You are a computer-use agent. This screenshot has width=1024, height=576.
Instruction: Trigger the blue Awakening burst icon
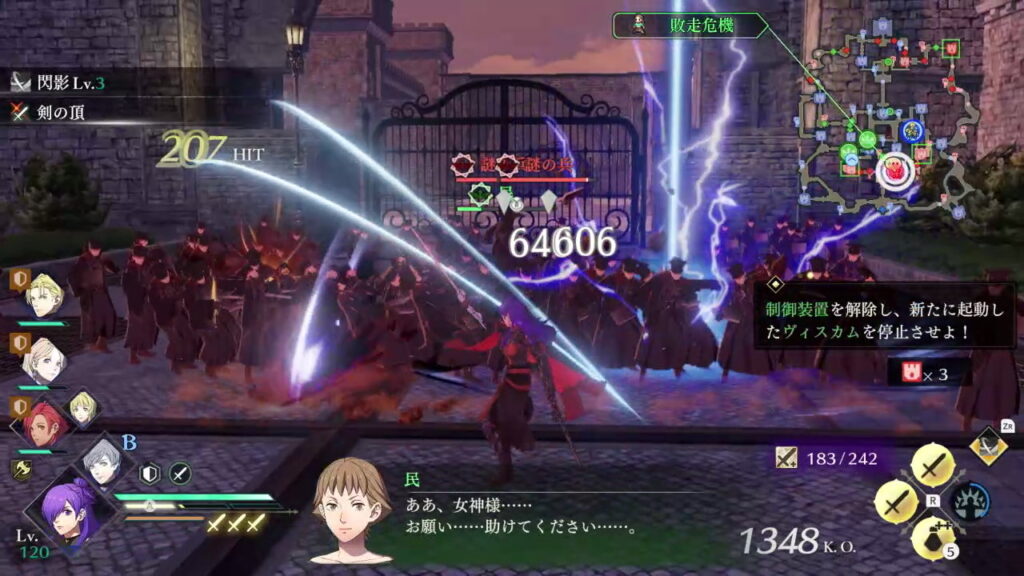tap(969, 501)
